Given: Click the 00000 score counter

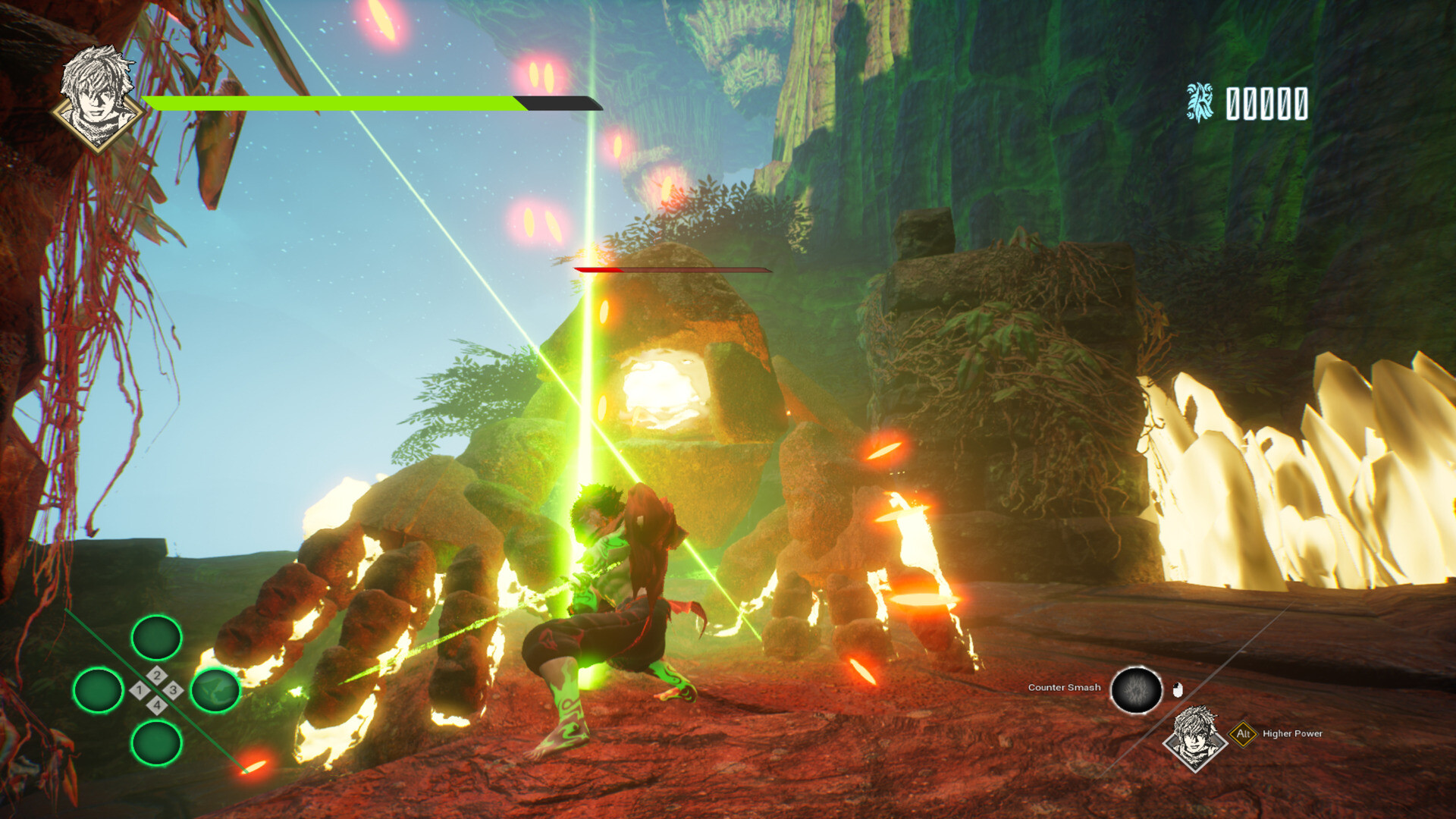Looking at the screenshot, I should (1265, 102).
